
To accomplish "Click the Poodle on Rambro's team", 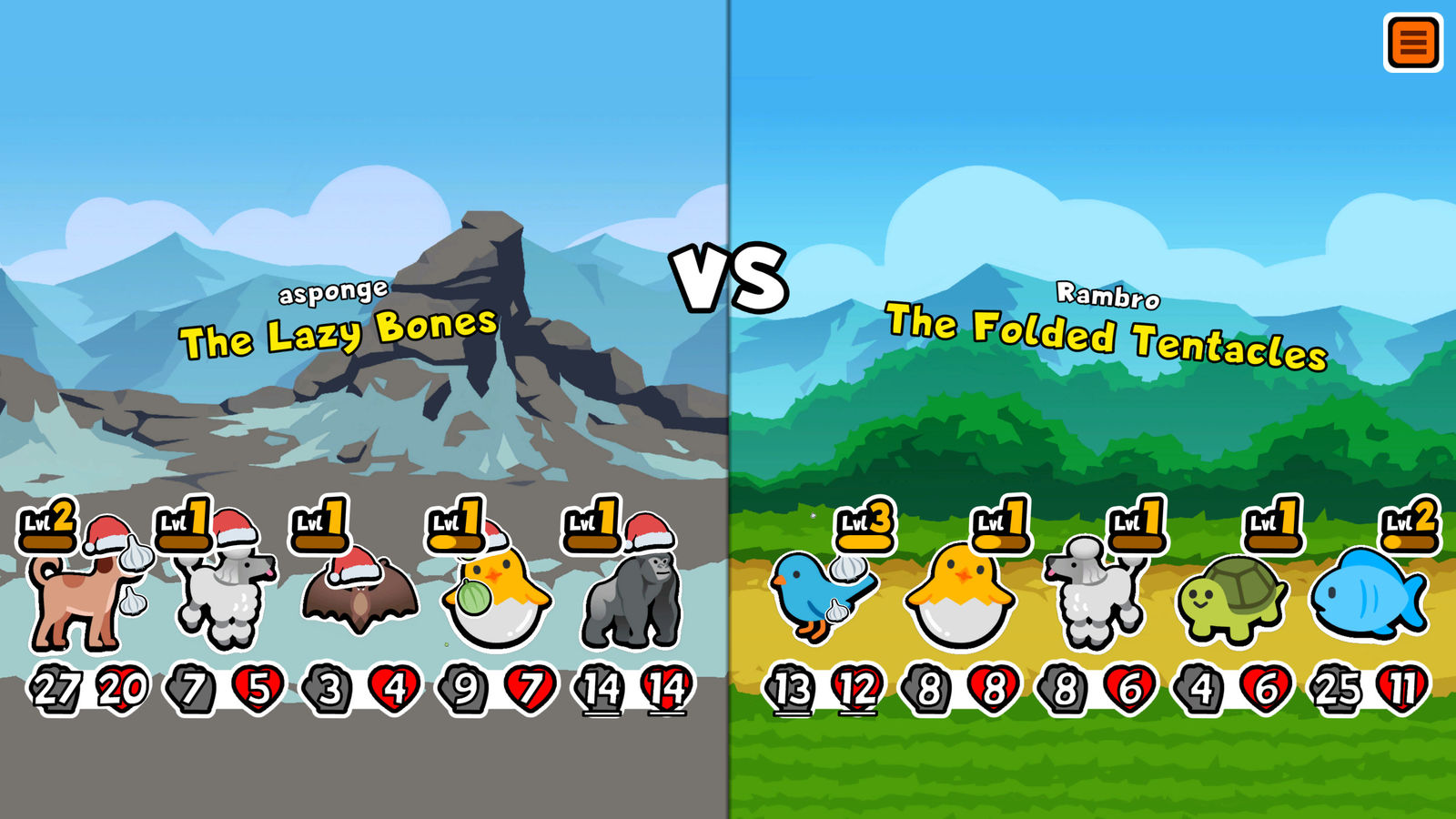I will click(1097, 596).
